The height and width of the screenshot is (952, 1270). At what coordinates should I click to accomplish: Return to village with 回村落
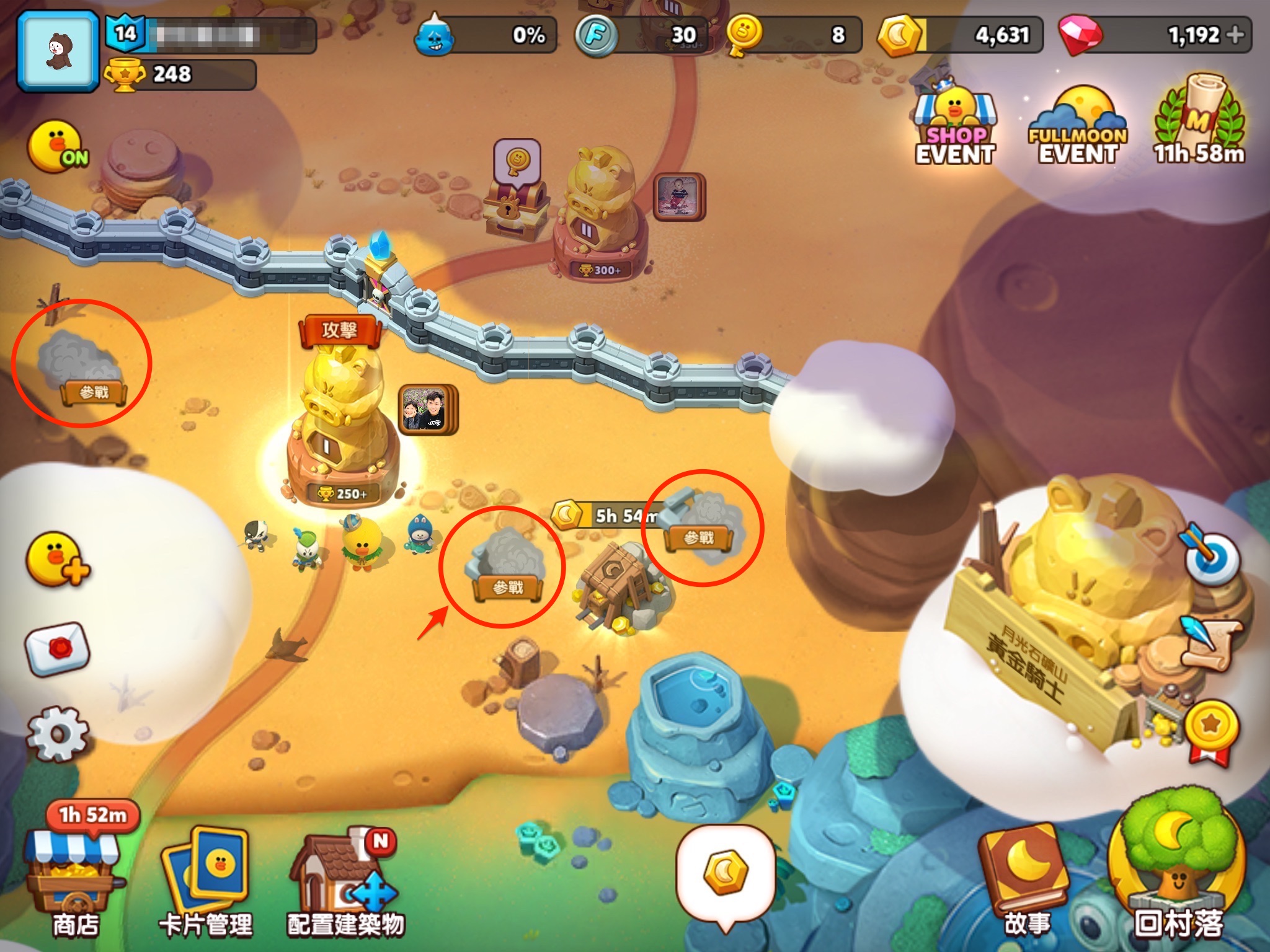(x=1178, y=868)
